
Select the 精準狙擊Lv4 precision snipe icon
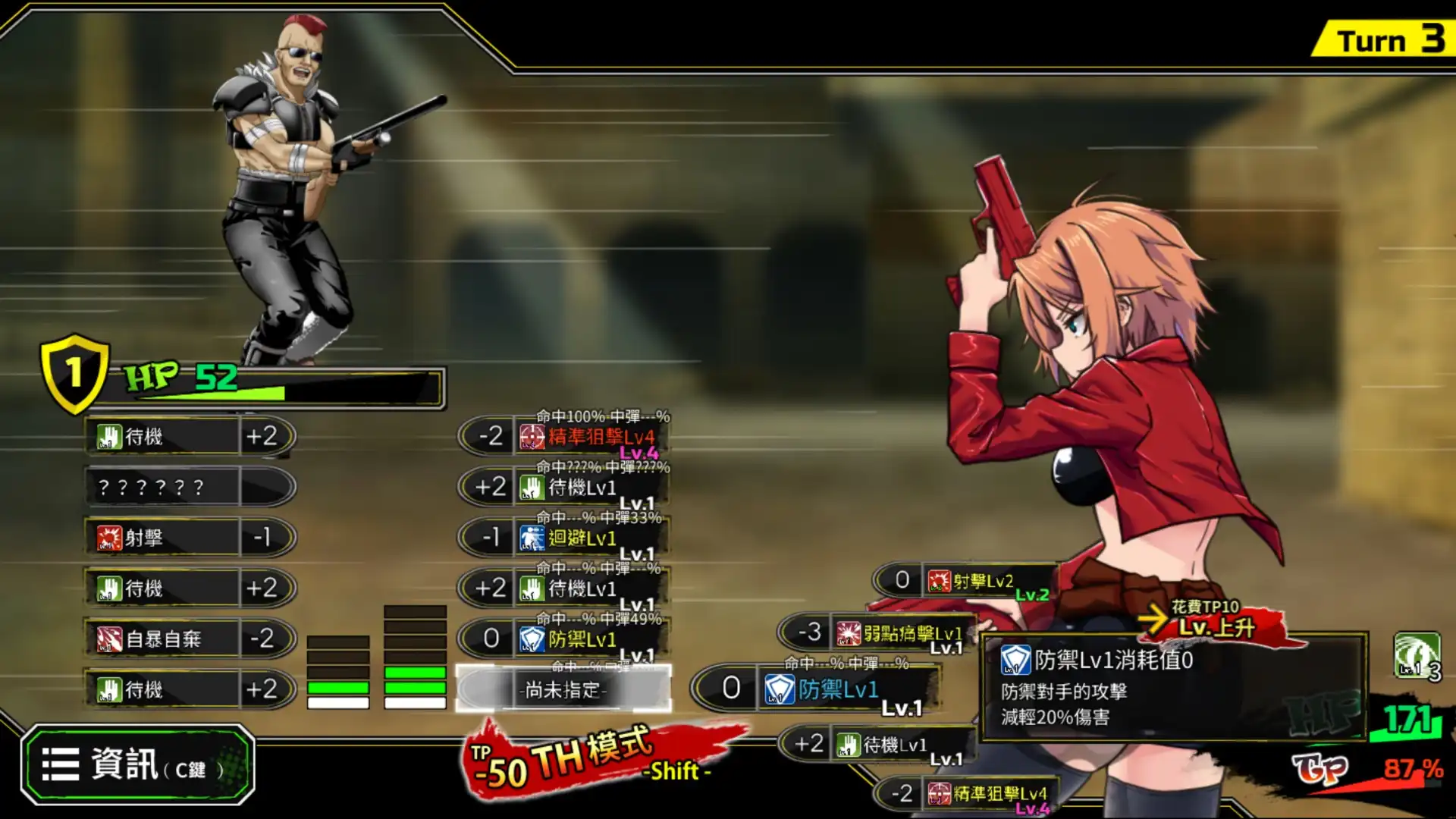(x=535, y=436)
